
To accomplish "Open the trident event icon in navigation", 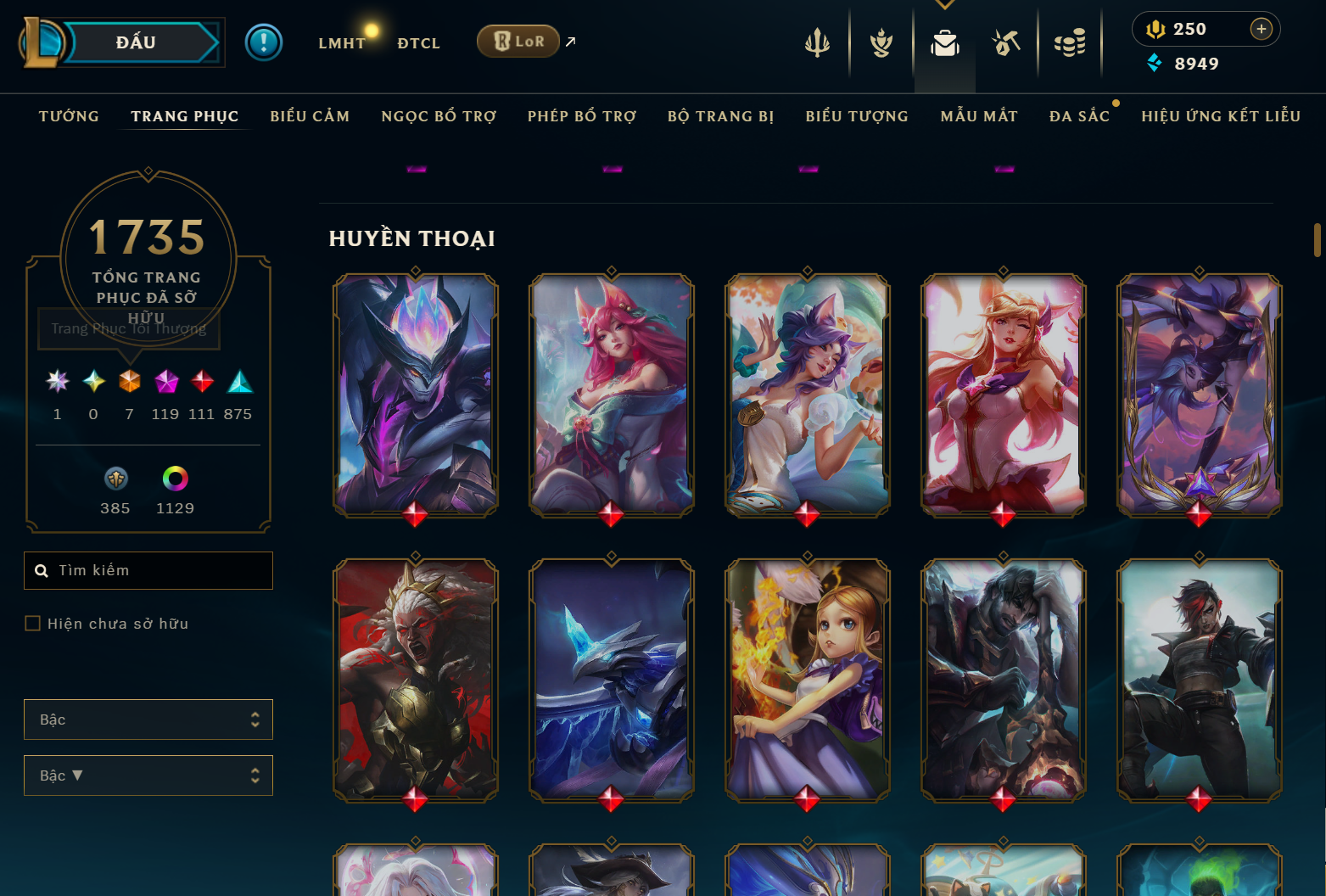I will click(816, 42).
